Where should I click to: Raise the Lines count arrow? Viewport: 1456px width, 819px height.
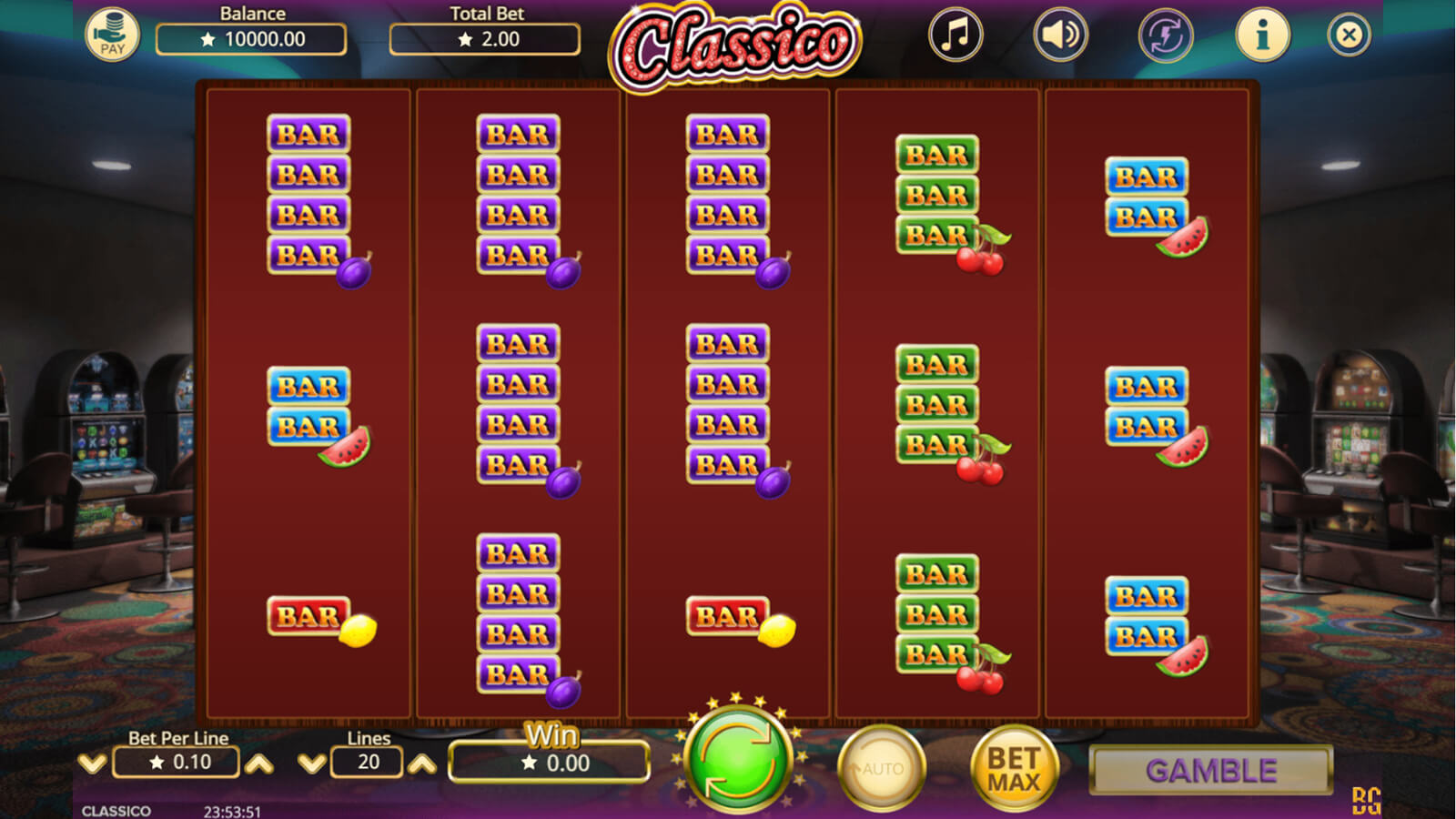421,763
